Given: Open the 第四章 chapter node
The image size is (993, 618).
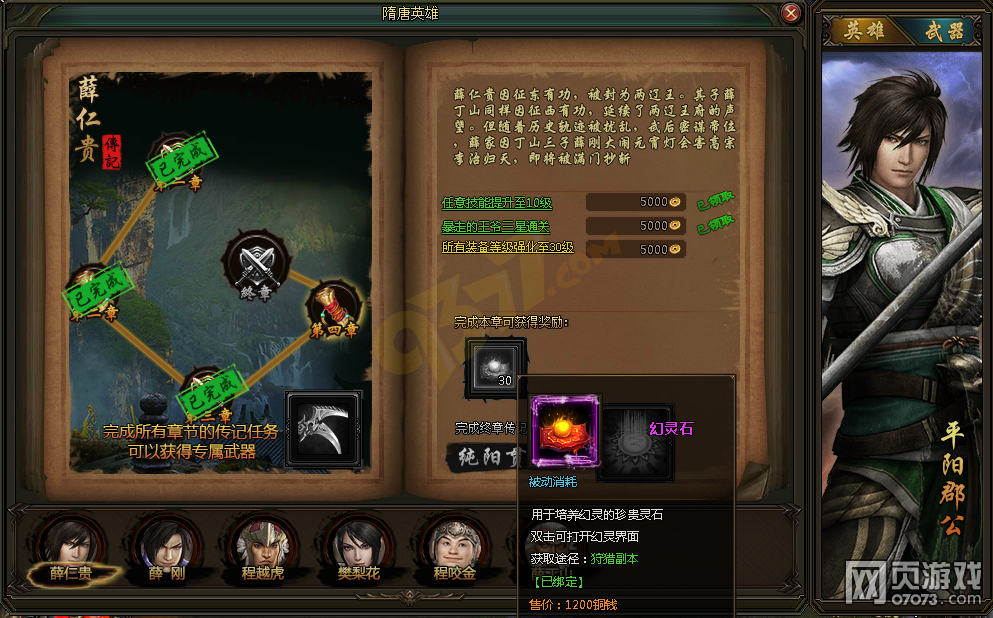Looking at the screenshot, I should pyautogui.click(x=332, y=310).
